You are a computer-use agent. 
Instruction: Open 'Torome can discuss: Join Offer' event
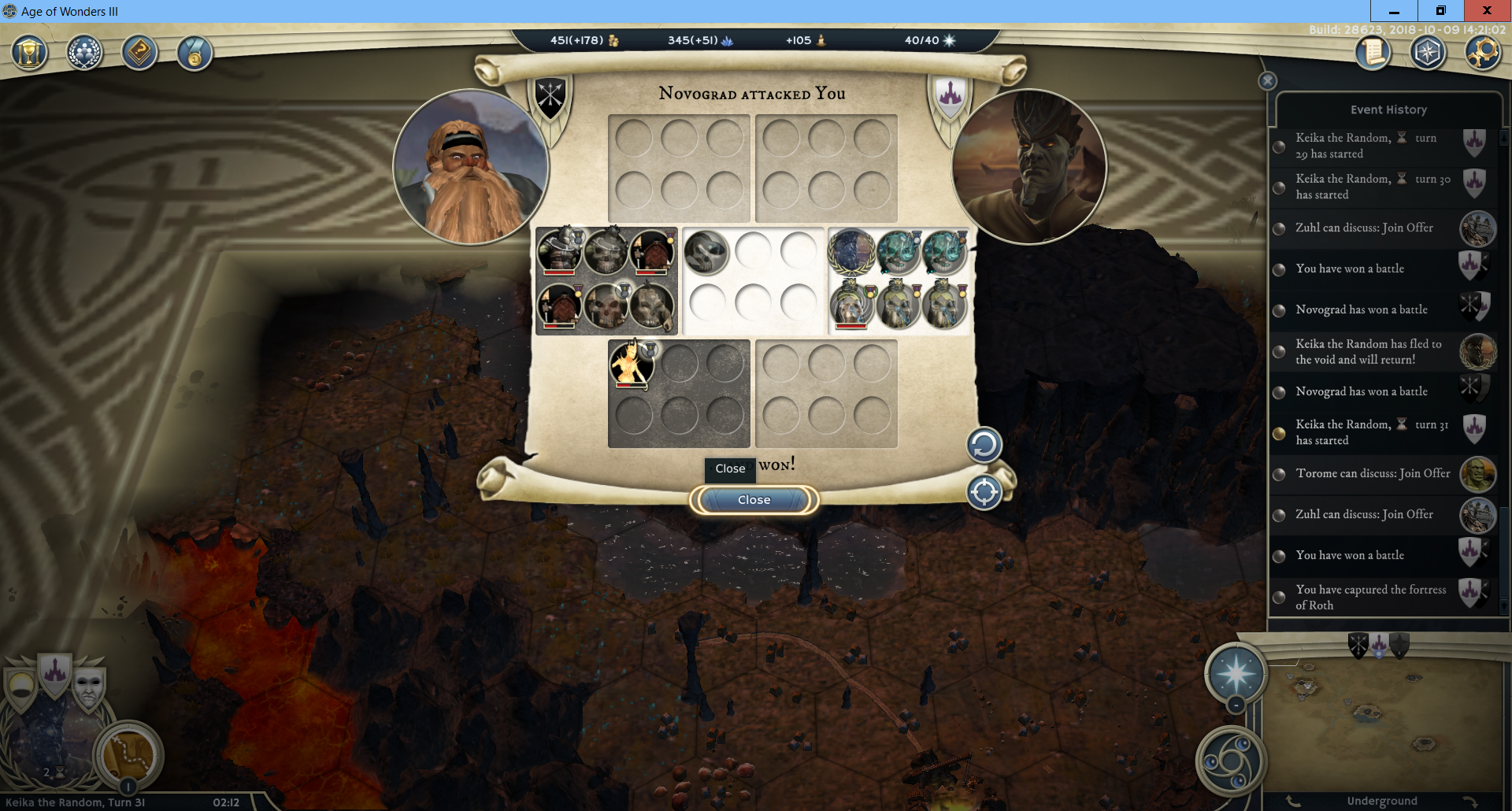[x=1372, y=473]
